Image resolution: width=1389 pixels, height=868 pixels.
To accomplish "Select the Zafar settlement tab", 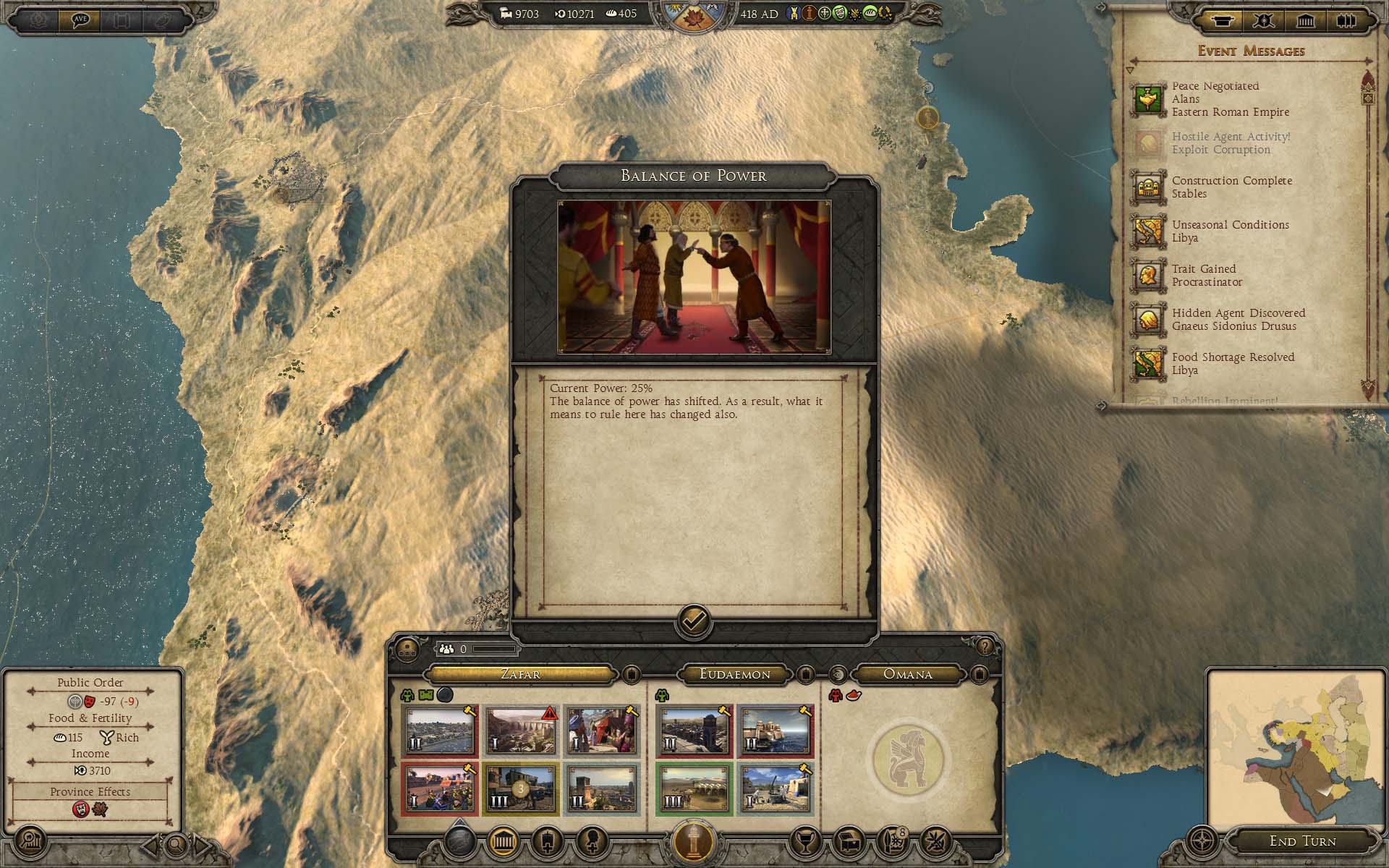I will pyautogui.click(x=520, y=674).
